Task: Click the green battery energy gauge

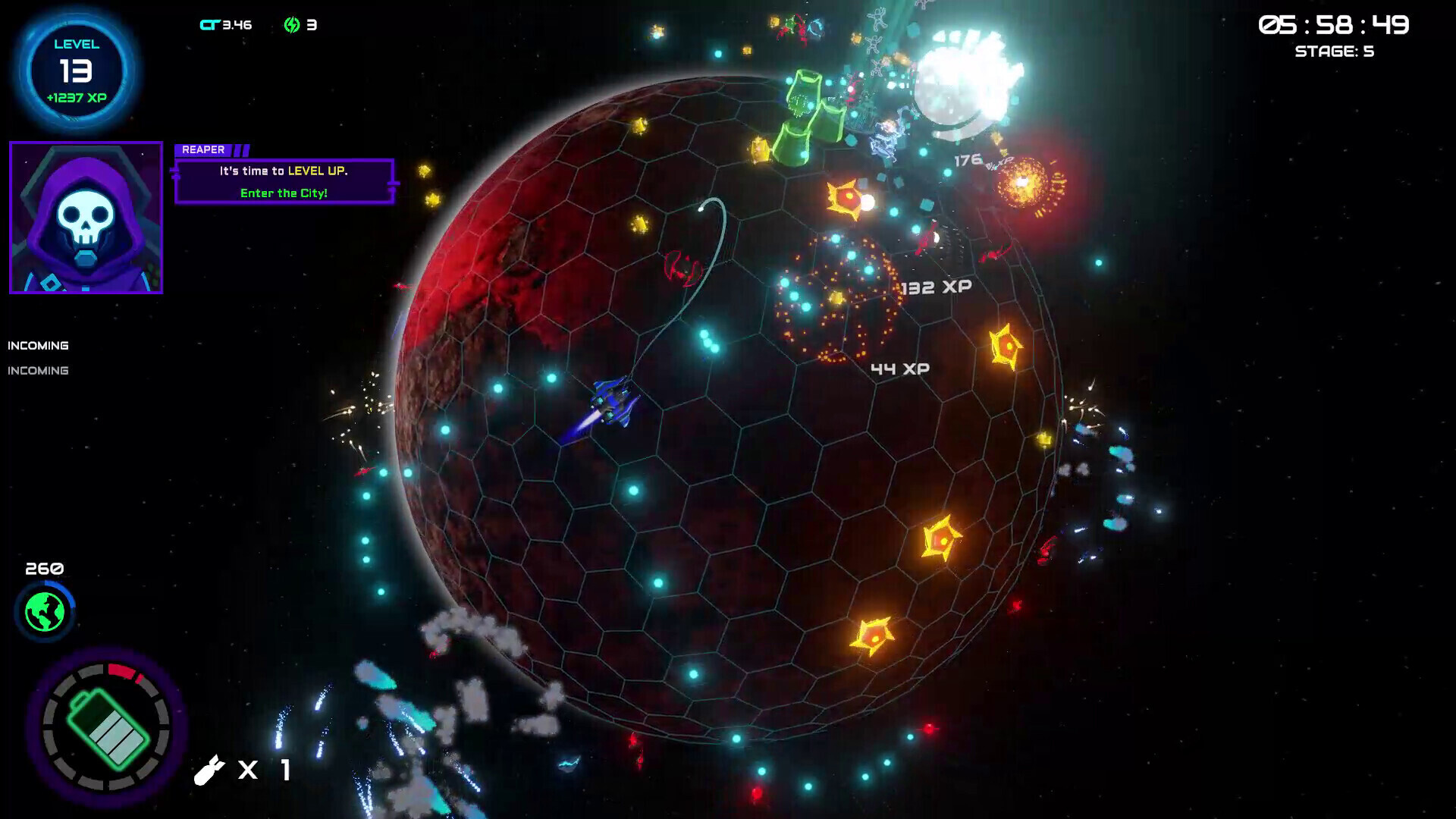Action: click(106, 727)
